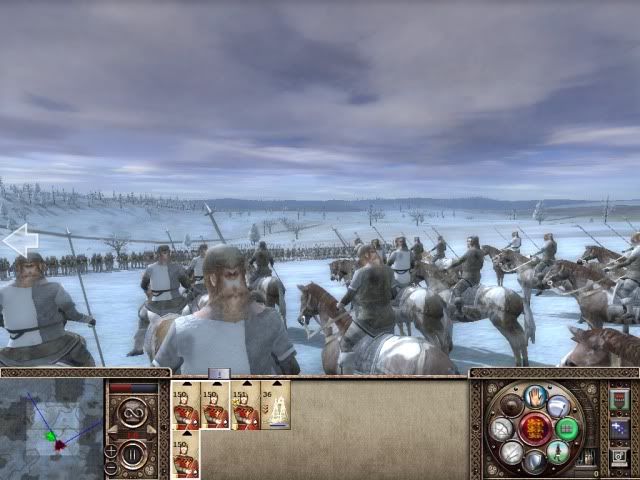The height and width of the screenshot is (480, 640).
Task: Click the lone soldier on grass icon
Action: coord(559,452)
